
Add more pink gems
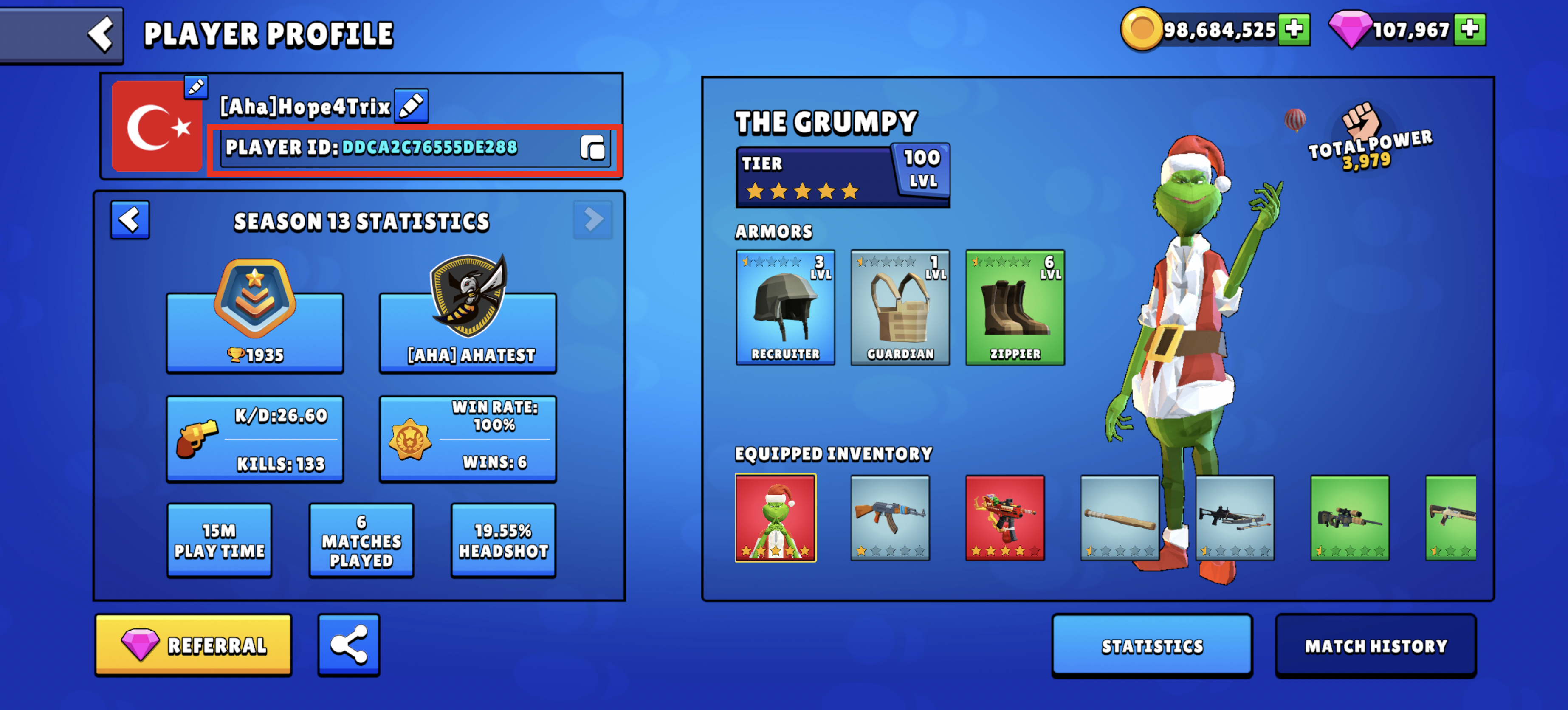click(x=1469, y=29)
